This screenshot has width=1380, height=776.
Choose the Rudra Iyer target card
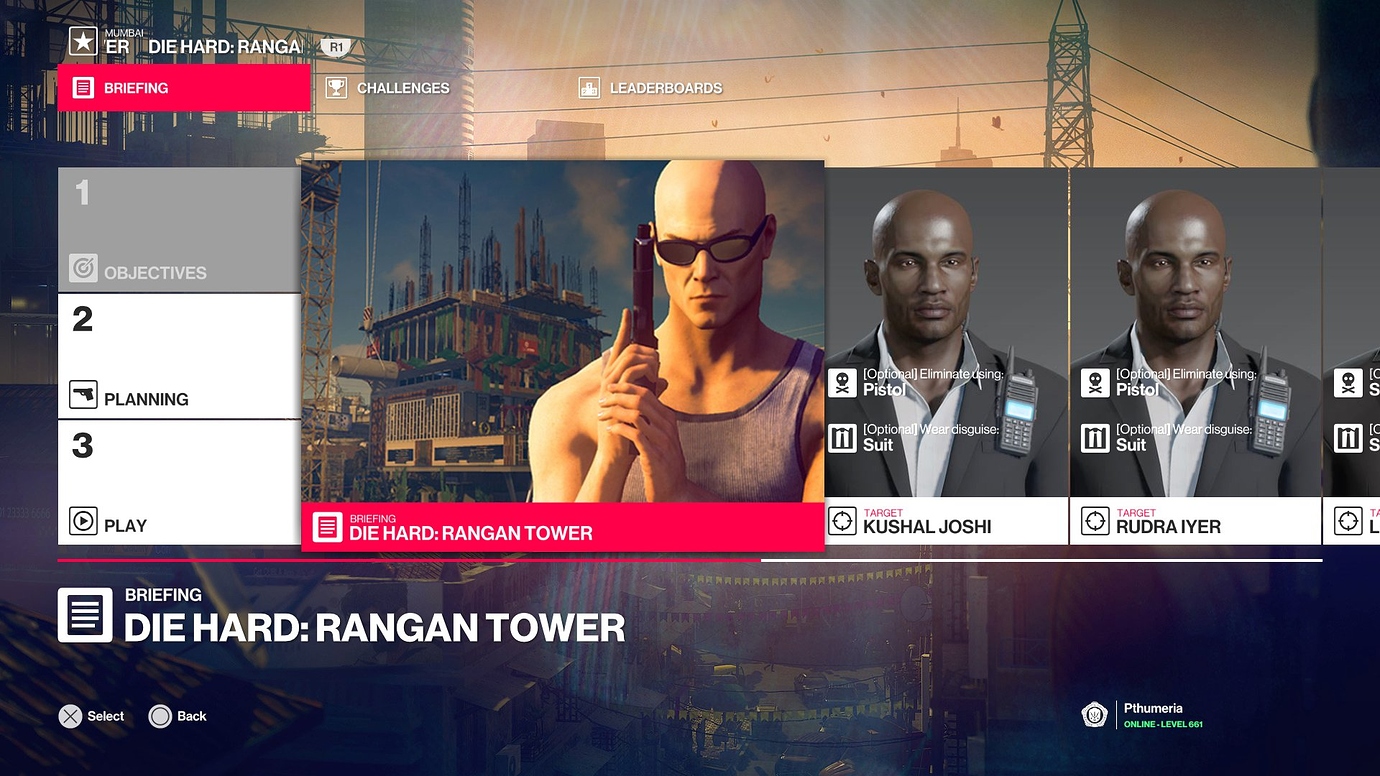pyautogui.click(x=1195, y=356)
